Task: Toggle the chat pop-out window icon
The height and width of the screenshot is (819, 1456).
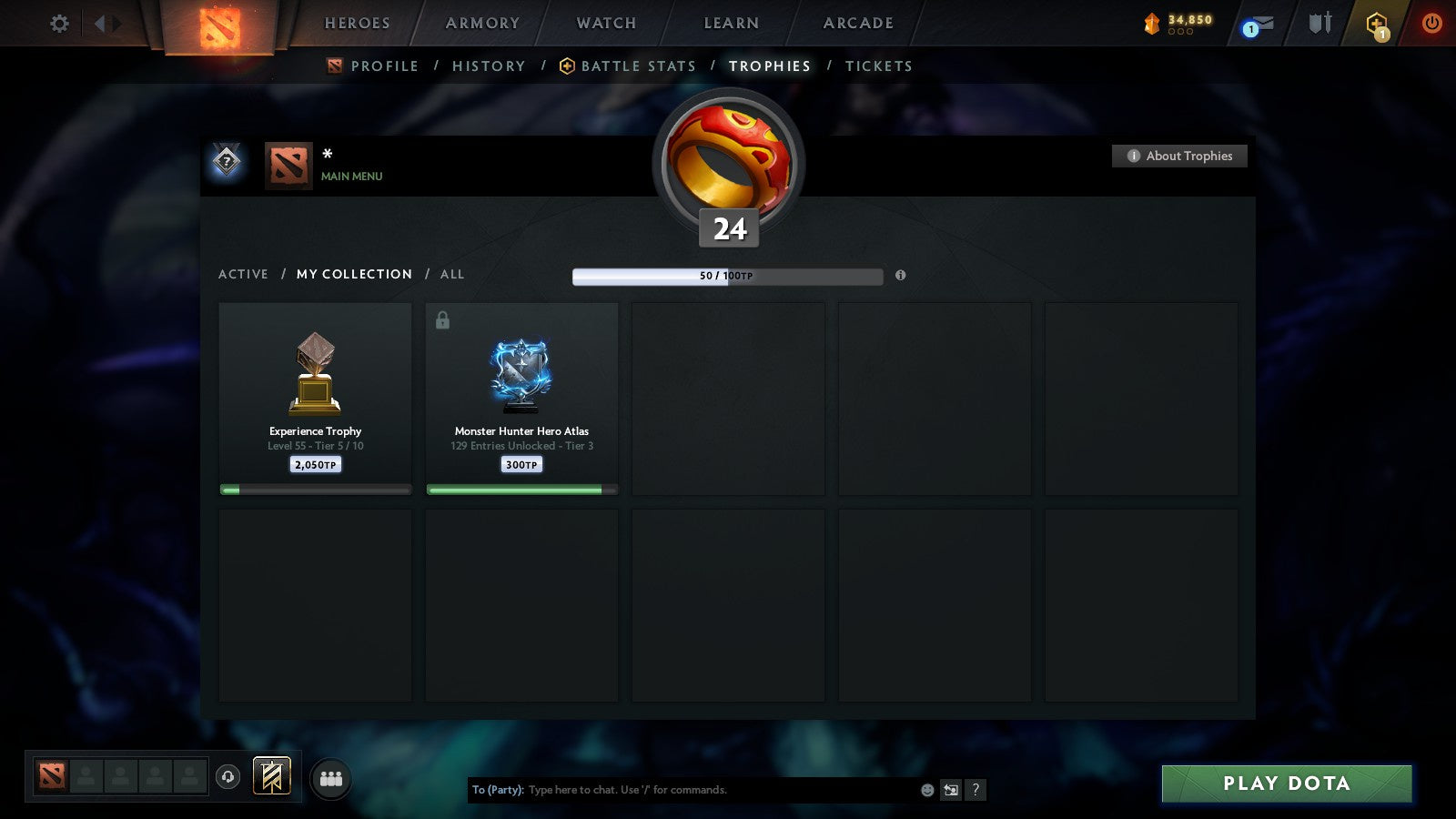Action: [x=951, y=790]
